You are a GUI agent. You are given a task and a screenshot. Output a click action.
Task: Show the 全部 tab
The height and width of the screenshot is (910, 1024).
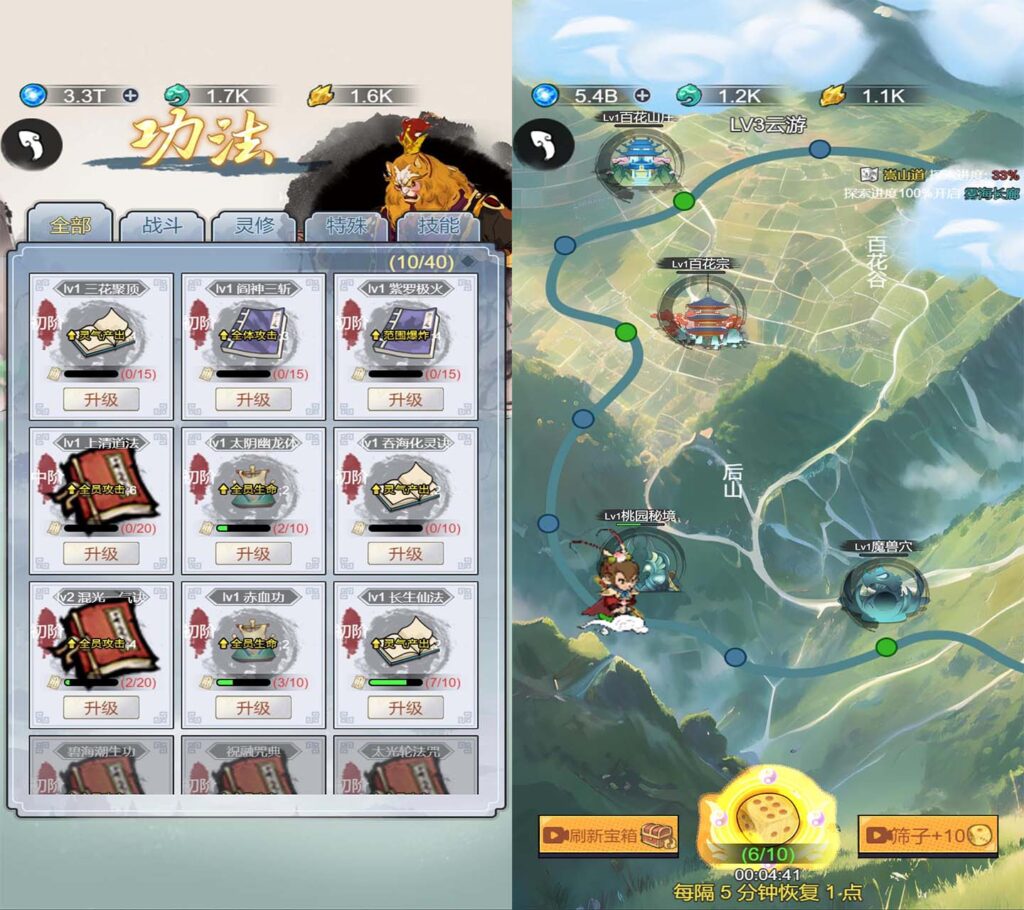[70, 226]
